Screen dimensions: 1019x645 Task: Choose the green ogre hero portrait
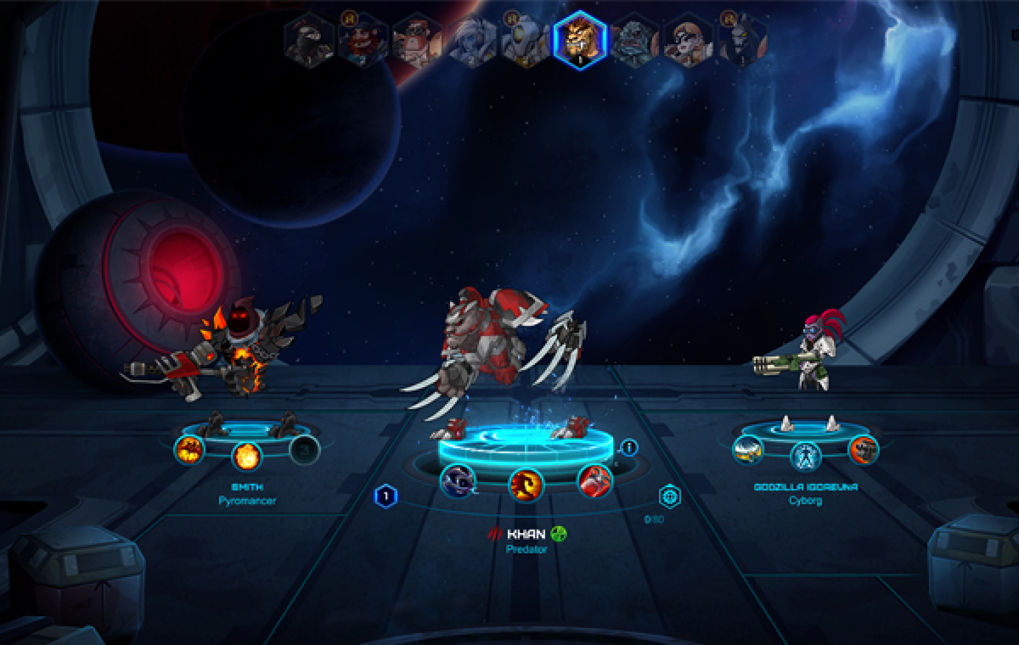[x=634, y=41]
